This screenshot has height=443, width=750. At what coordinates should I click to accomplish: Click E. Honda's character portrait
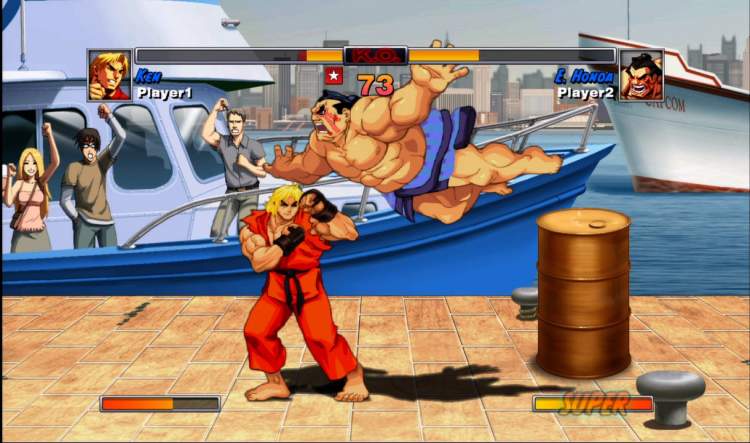[x=640, y=75]
